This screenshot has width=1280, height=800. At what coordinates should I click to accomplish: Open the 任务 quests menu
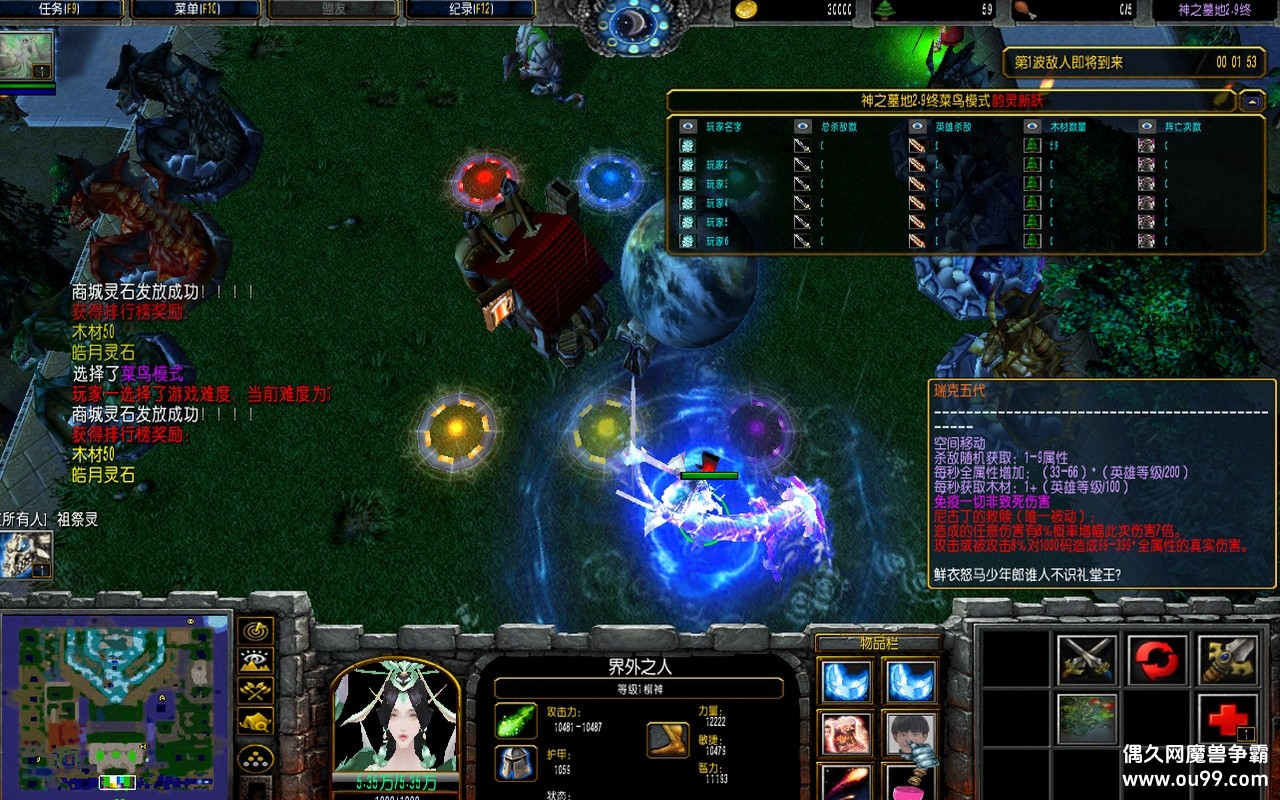point(62,9)
